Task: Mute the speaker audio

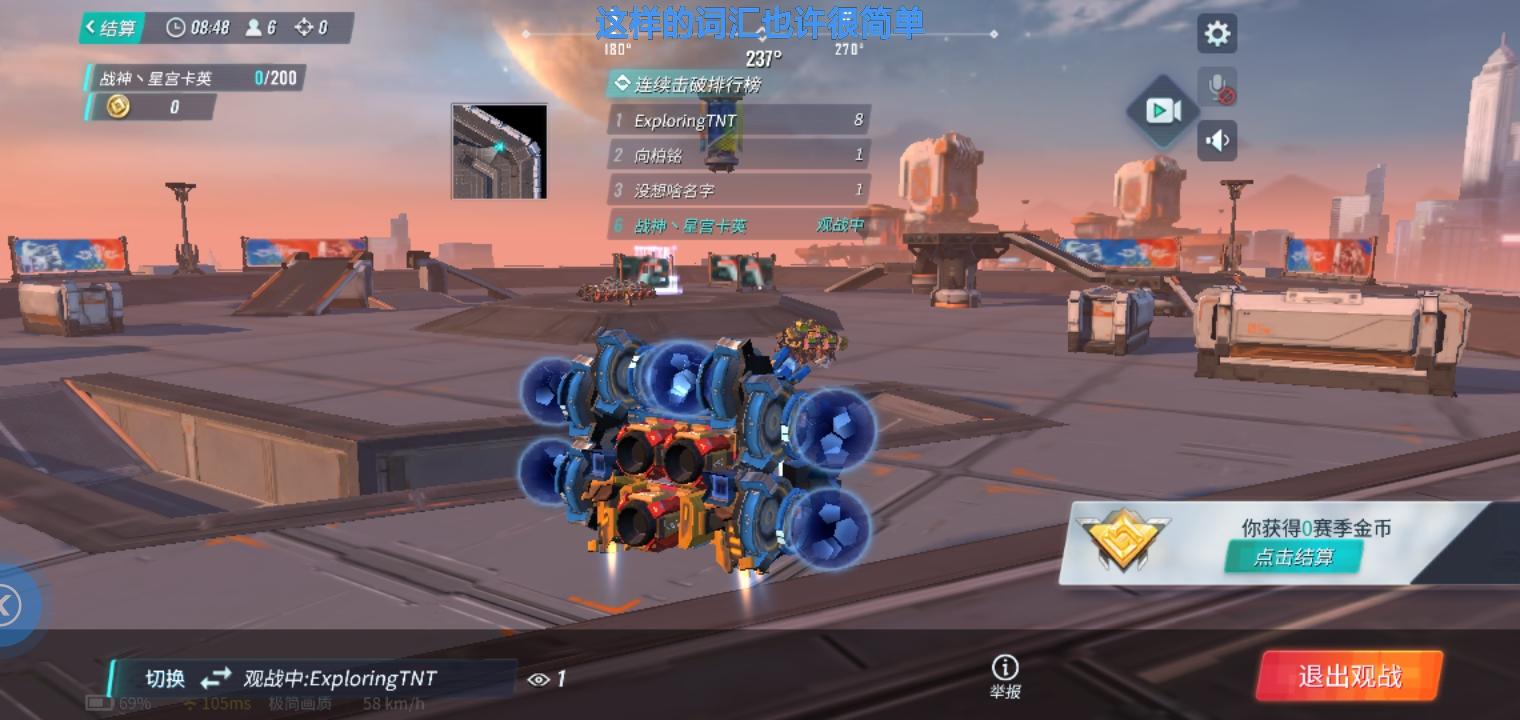Action: [1217, 140]
